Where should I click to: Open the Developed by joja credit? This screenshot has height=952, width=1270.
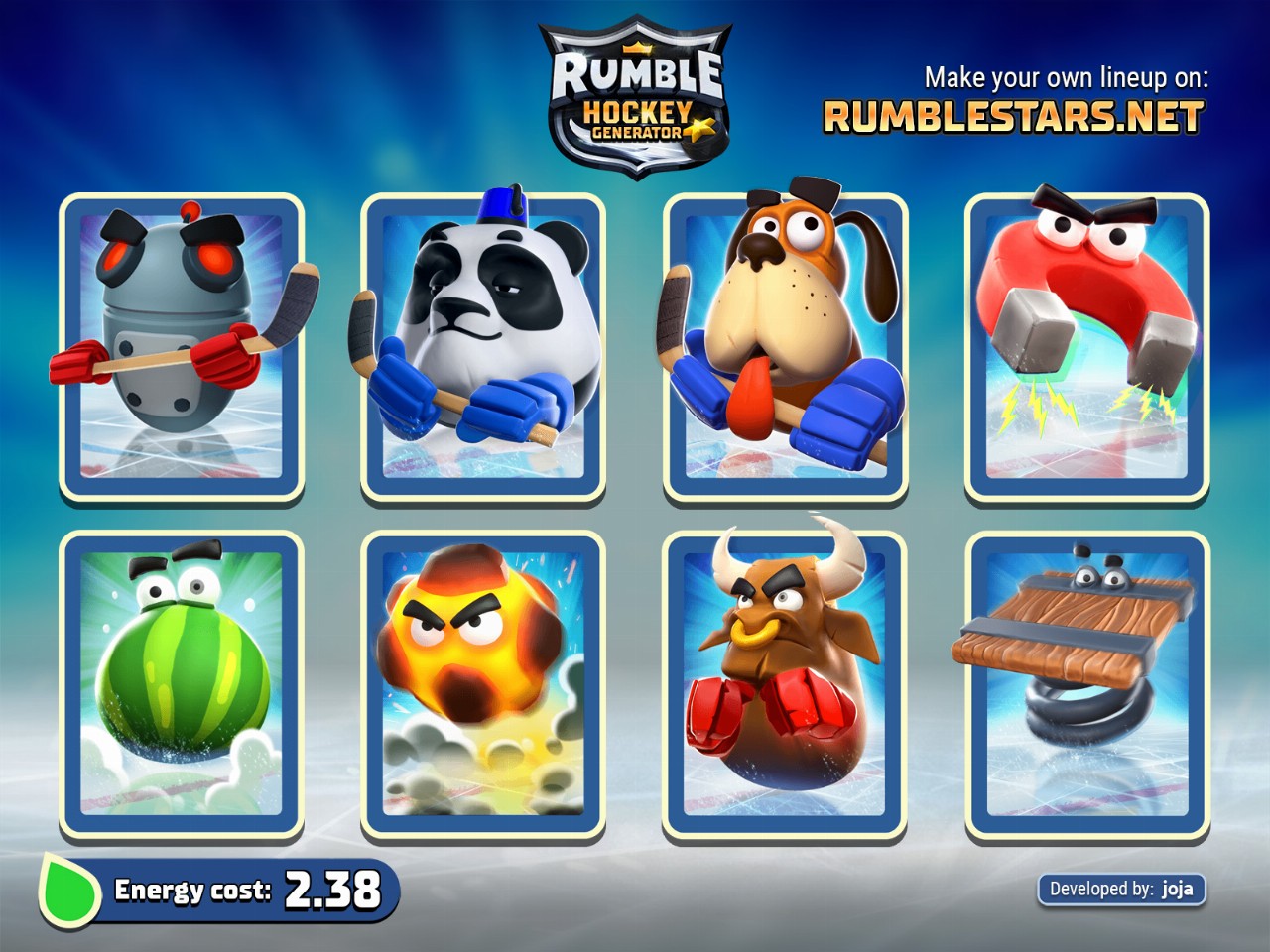pos(1121,889)
